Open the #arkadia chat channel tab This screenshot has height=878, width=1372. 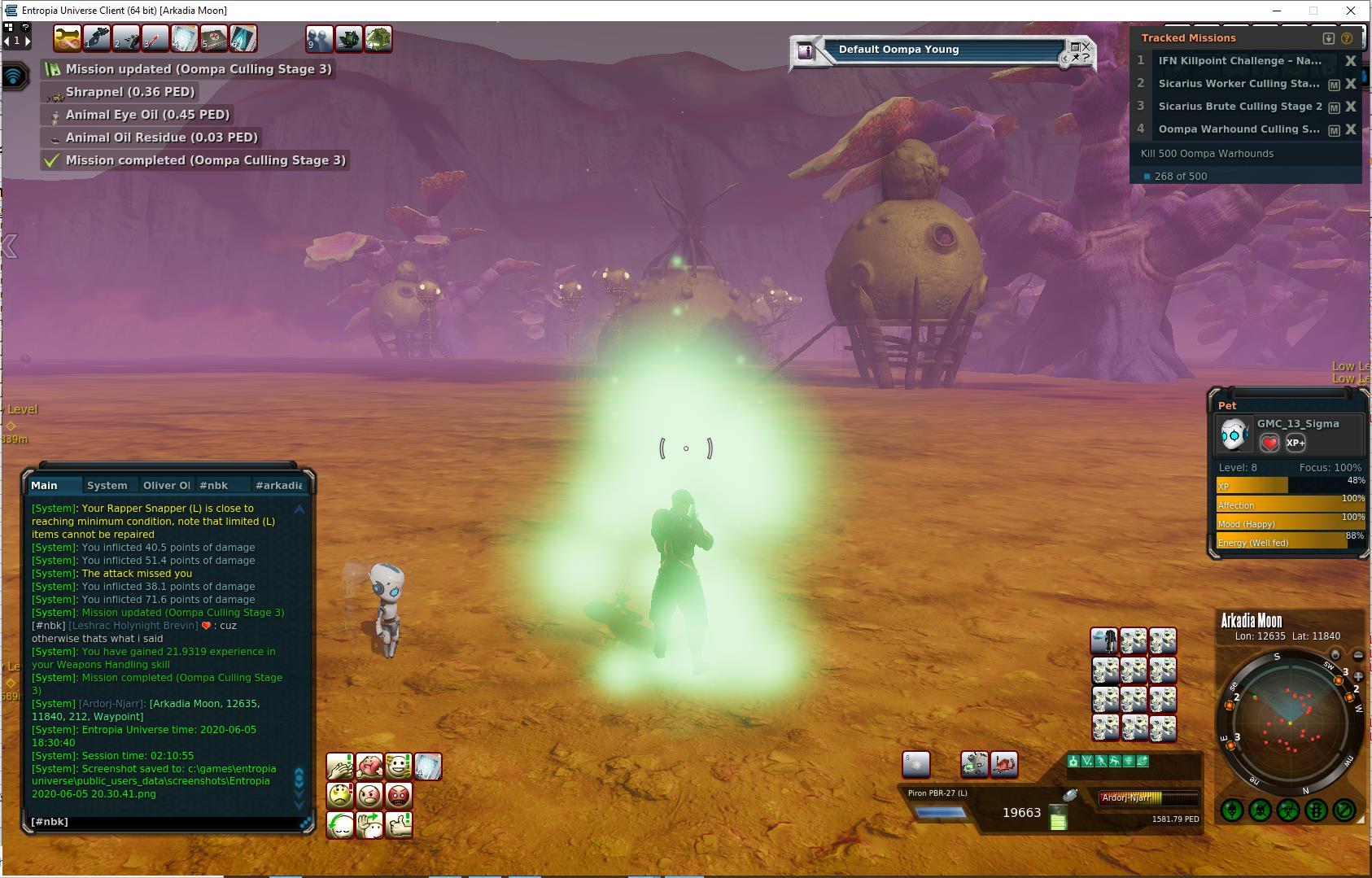tap(278, 485)
